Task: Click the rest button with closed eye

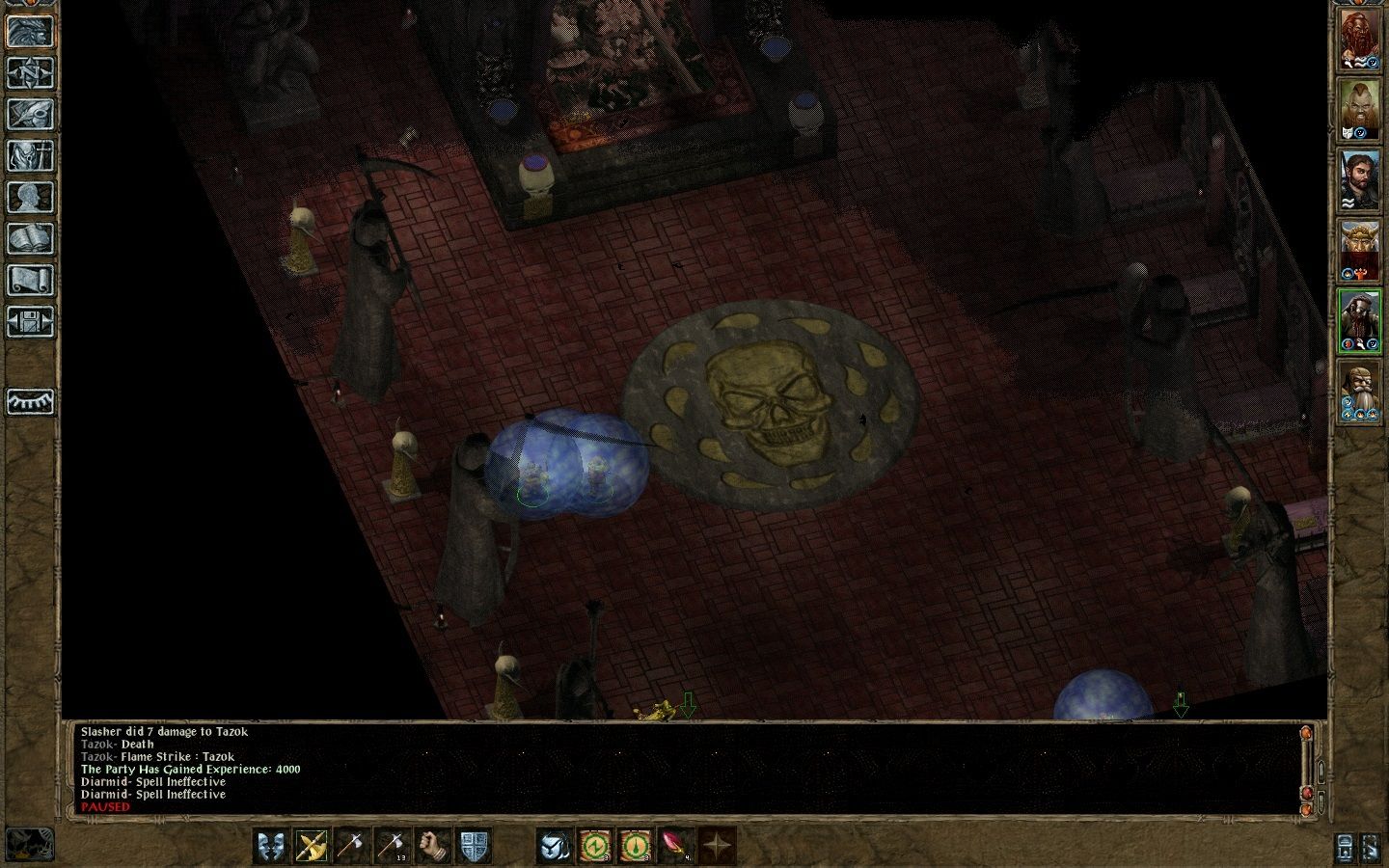Action: (x=30, y=401)
